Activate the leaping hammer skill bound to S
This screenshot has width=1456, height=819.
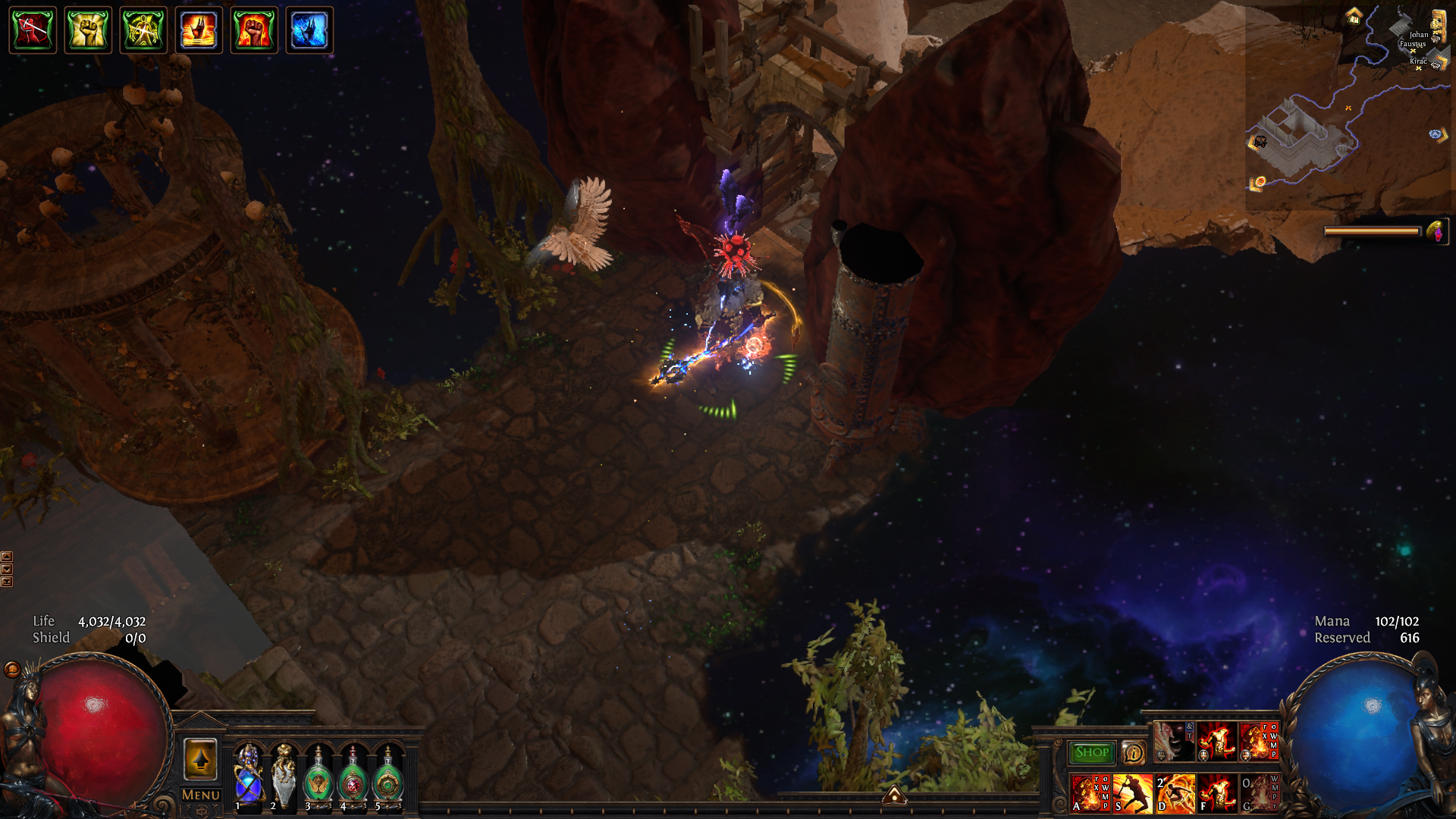click(x=1133, y=793)
